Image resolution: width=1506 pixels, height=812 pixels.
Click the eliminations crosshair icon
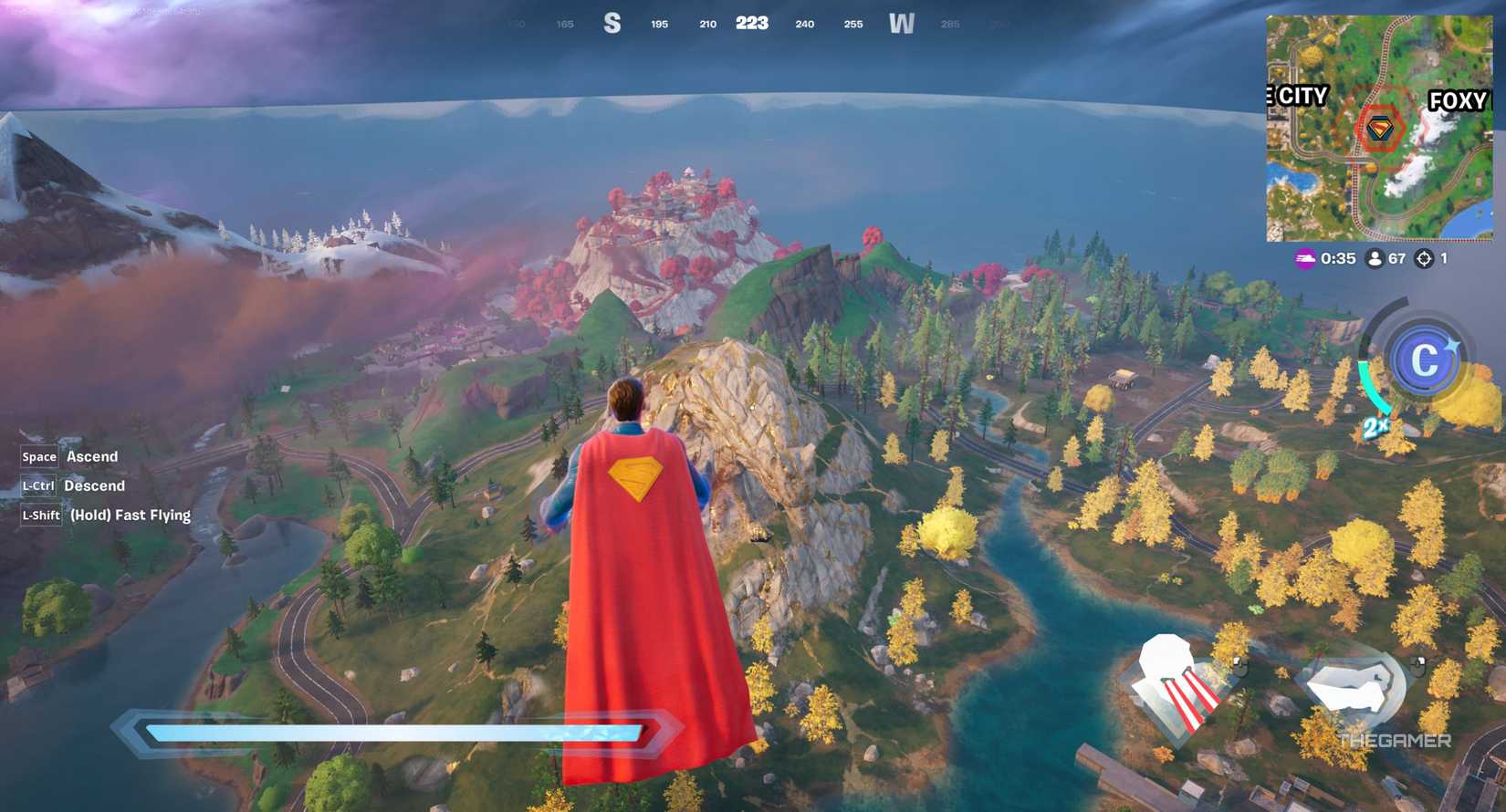coord(1424,258)
